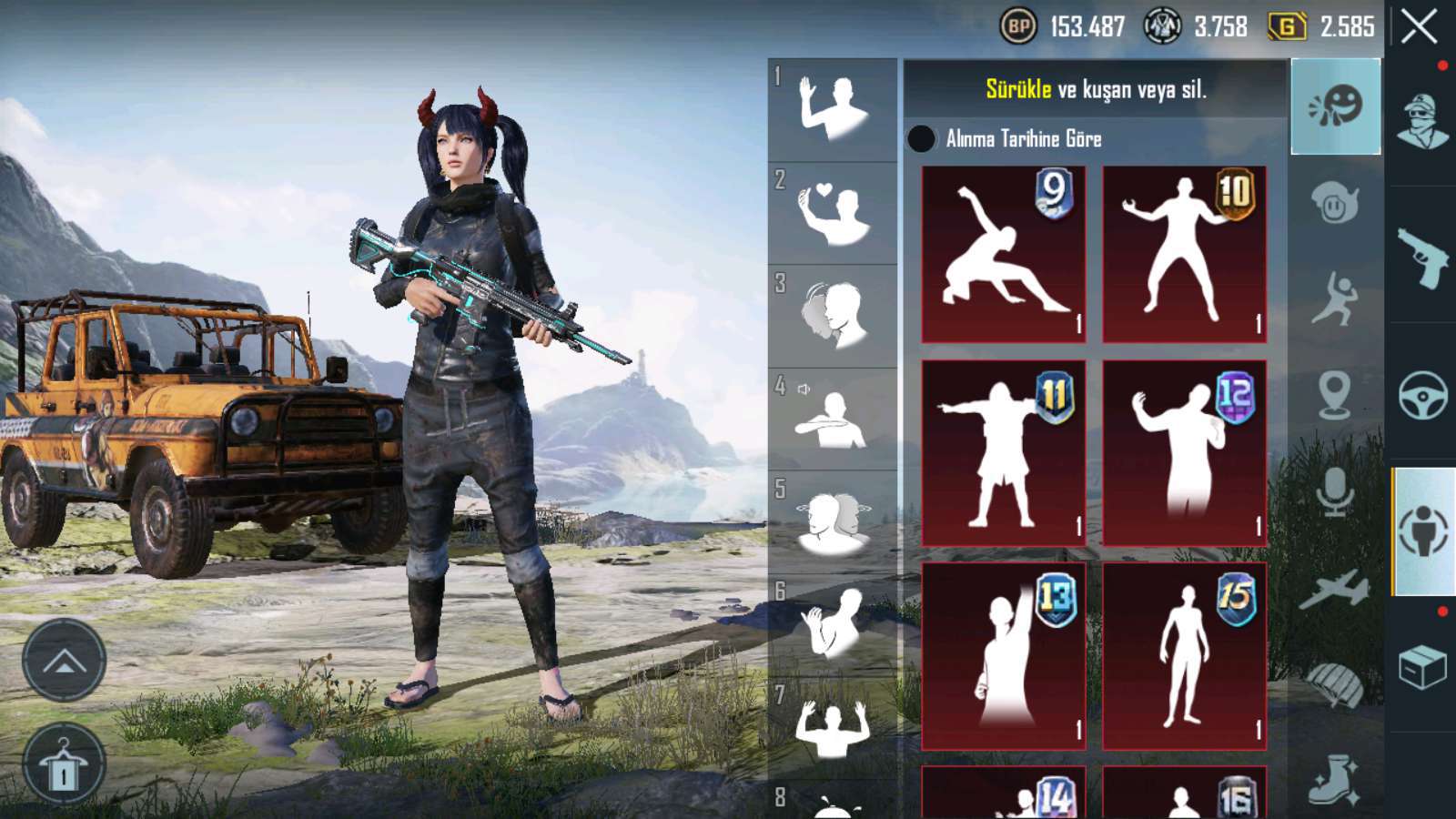Click the up-arrow circle button
The image size is (1456, 819).
coord(63,661)
